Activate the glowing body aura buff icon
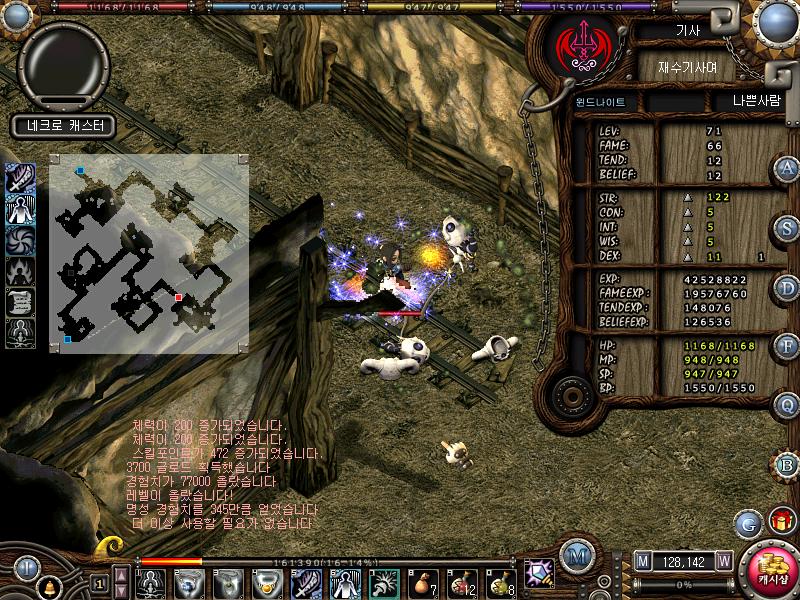Screen dimensions: 800x600 (21, 210)
